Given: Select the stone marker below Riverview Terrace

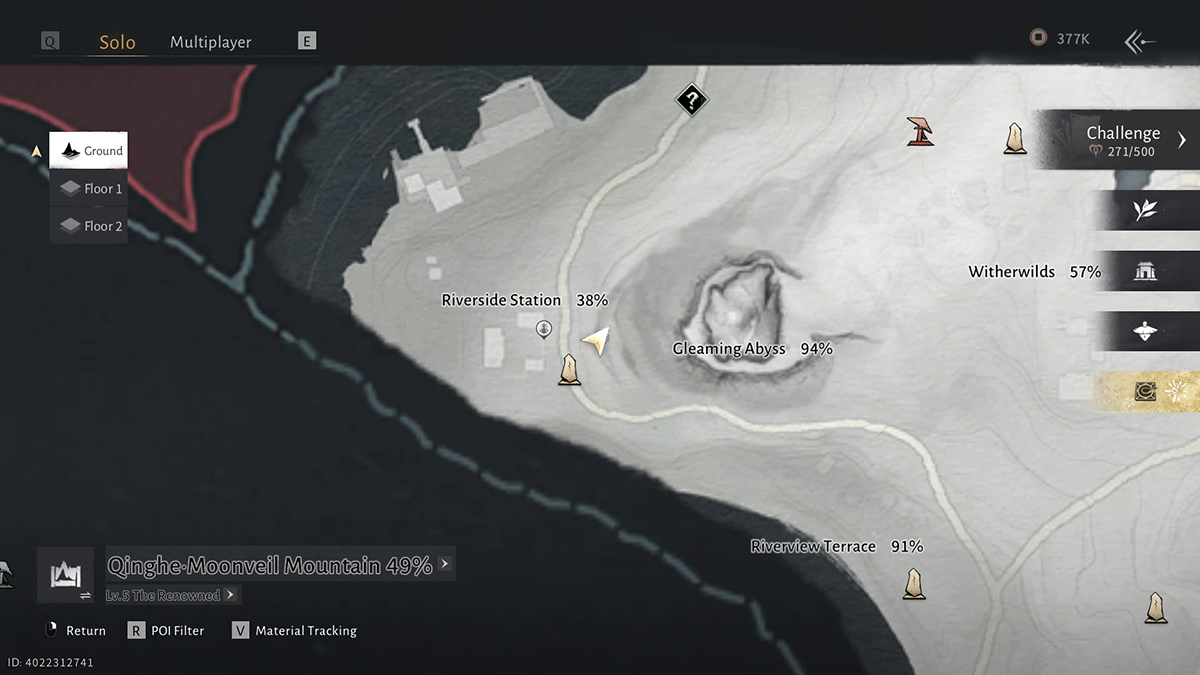Looking at the screenshot, I should click(913, 583).
